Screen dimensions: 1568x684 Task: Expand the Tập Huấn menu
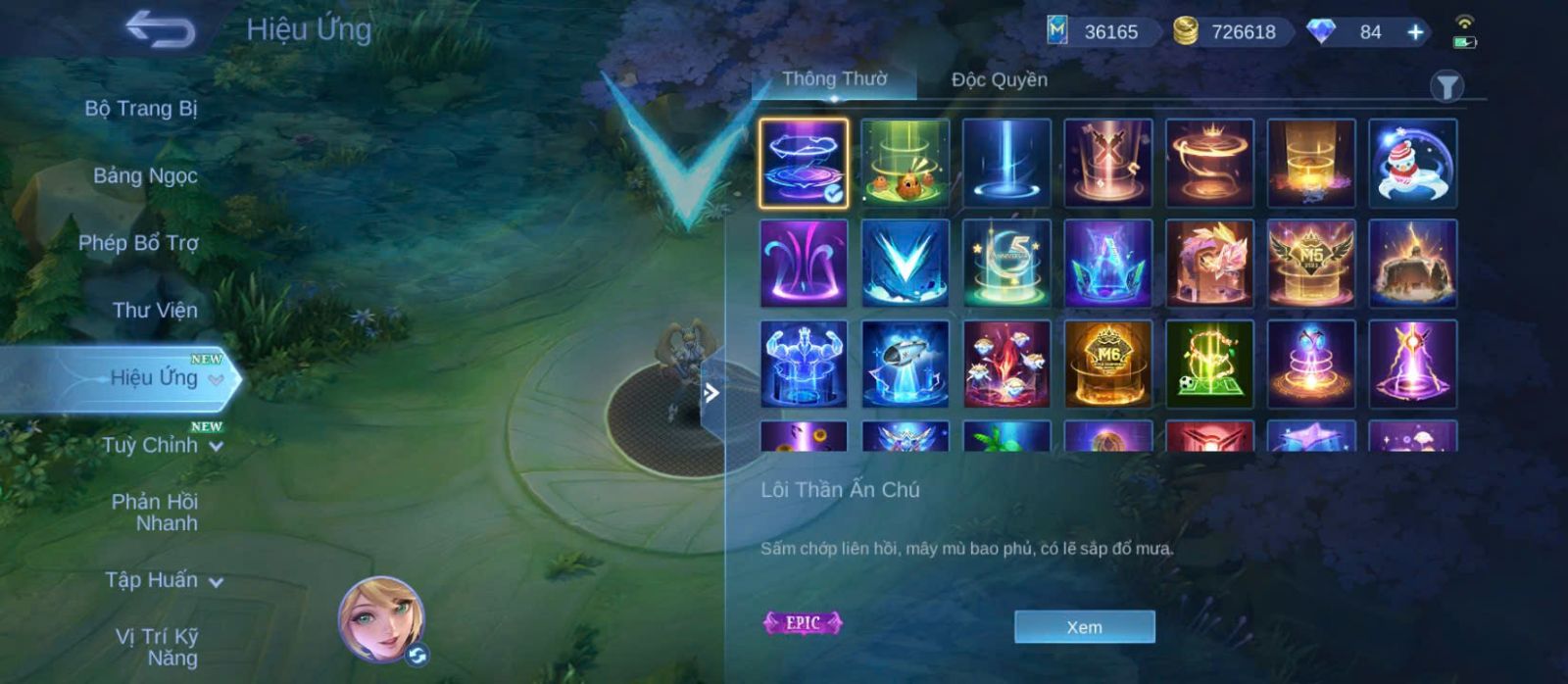click(163, 580)
